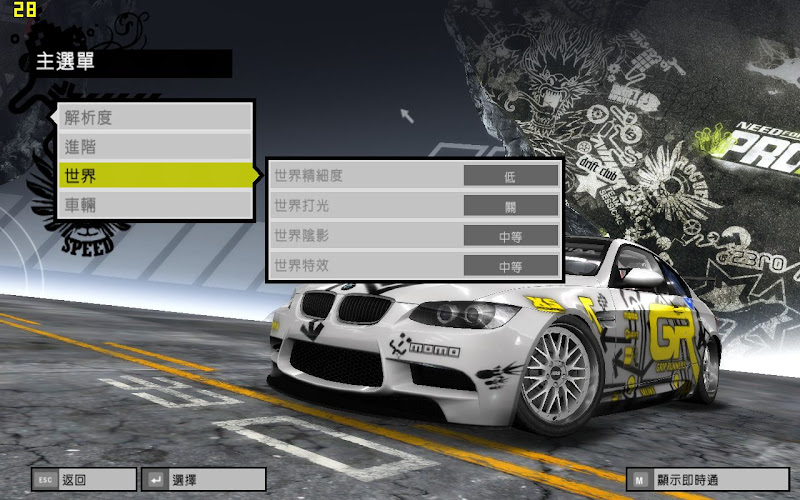Screen dimensions: 800x500
Task: Toggle the 世界打光 setting showing 關
Action: click(x=510, y=206)
